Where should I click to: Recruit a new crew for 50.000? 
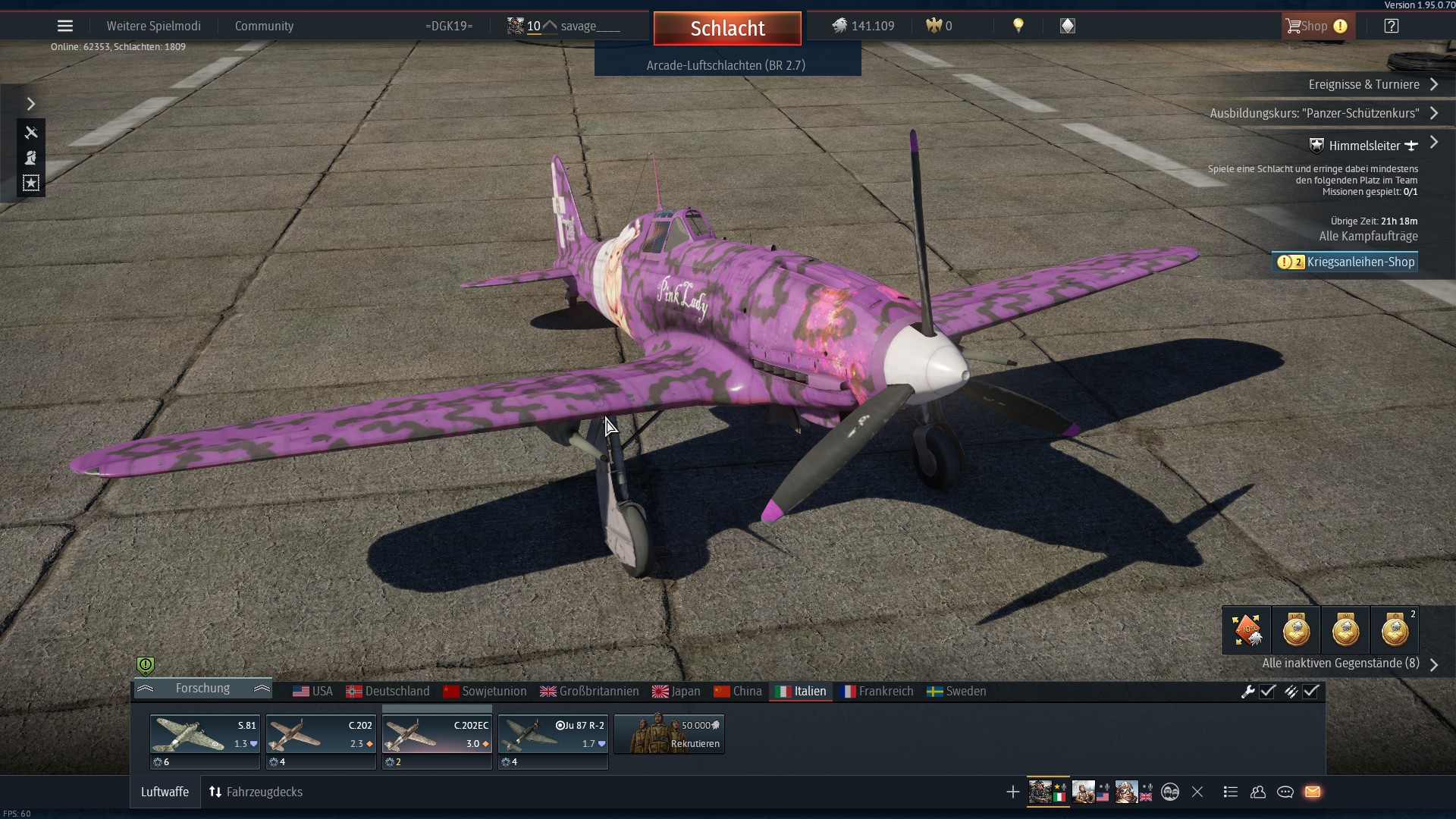tap(669, 734)
